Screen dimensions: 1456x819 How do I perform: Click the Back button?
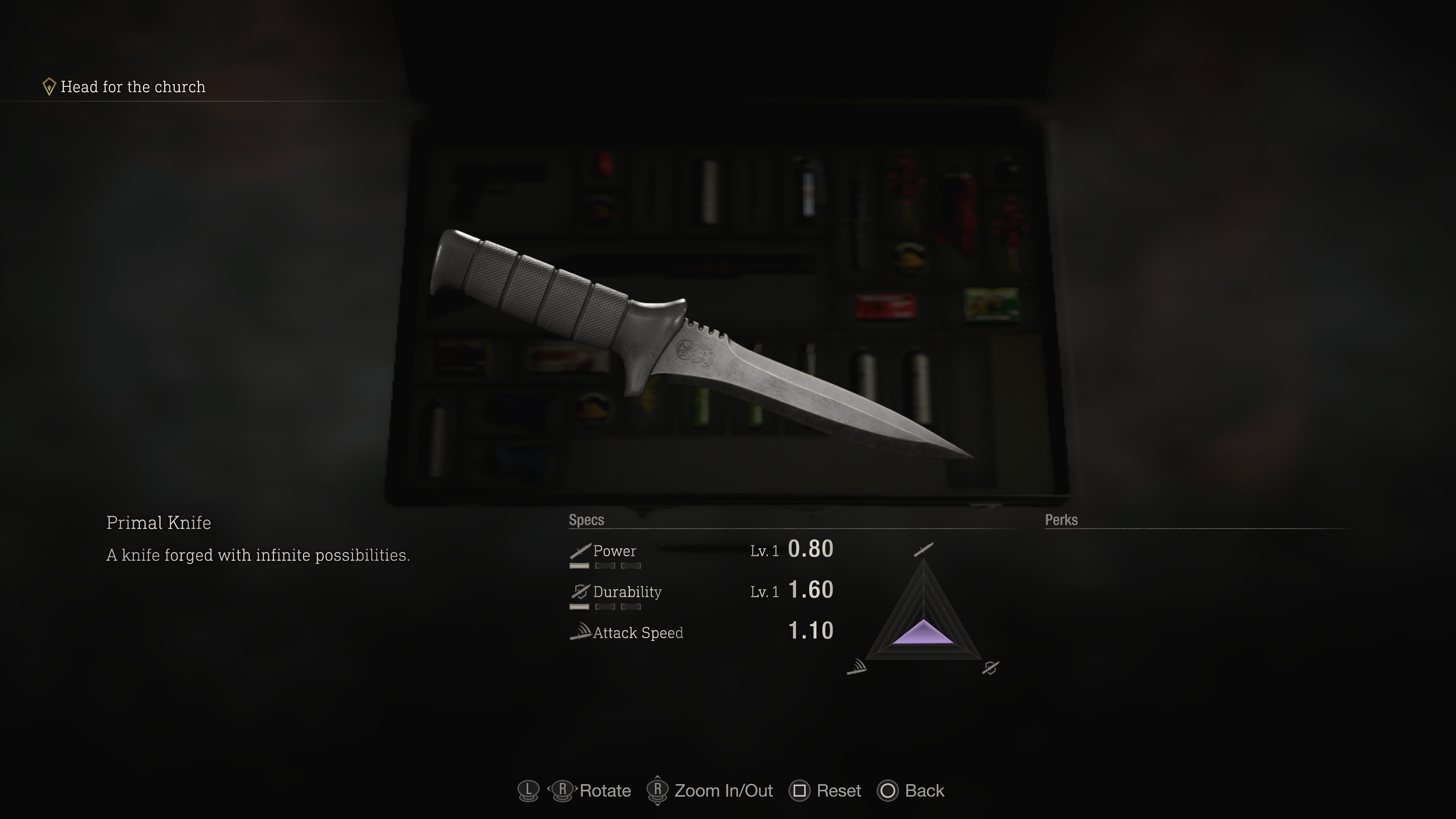[x=910, y=791]
